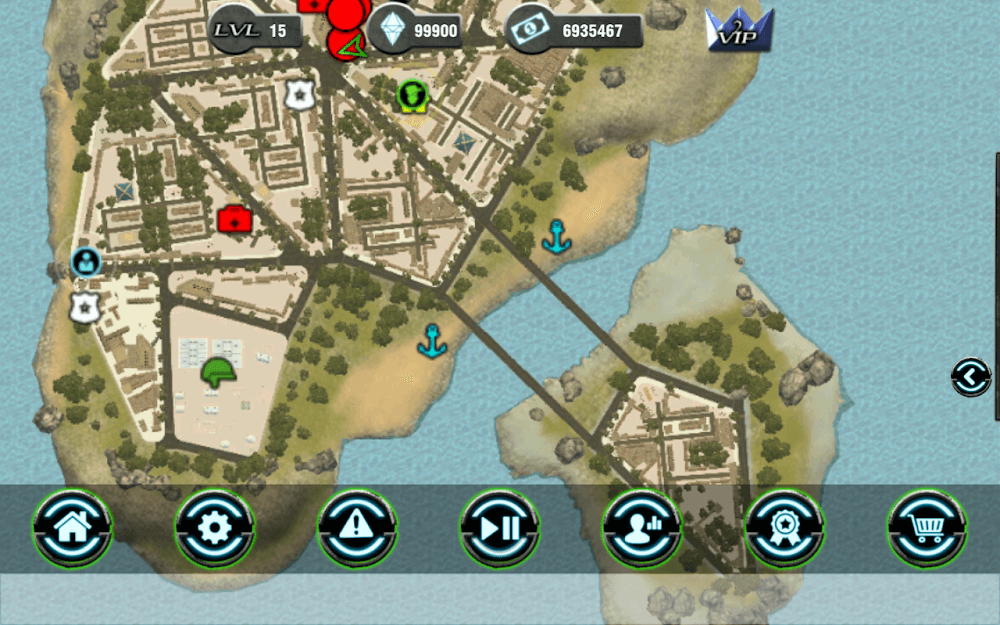Collapse the side panel arrow button

click(970, 377)
